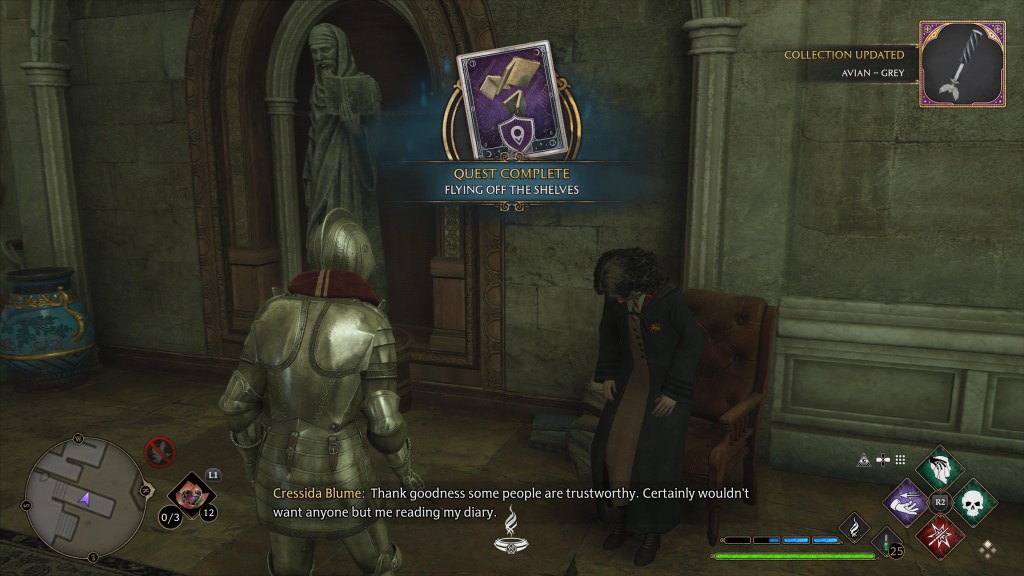
Task: Click the four-diamond spell set selector
Action: tap(987, 548)
